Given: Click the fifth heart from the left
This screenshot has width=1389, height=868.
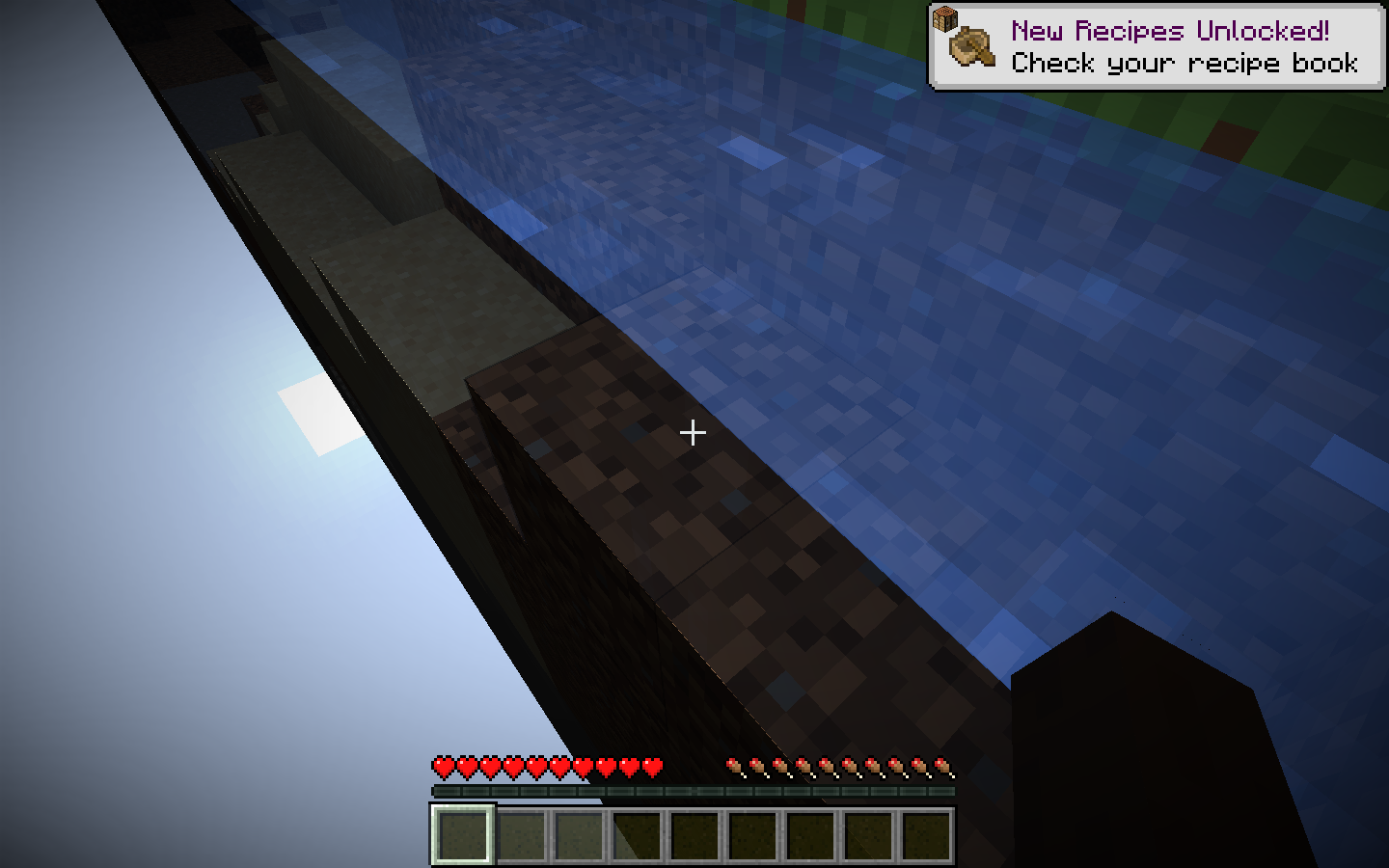Looking at the screenshot, I should (x=536, y=766).
